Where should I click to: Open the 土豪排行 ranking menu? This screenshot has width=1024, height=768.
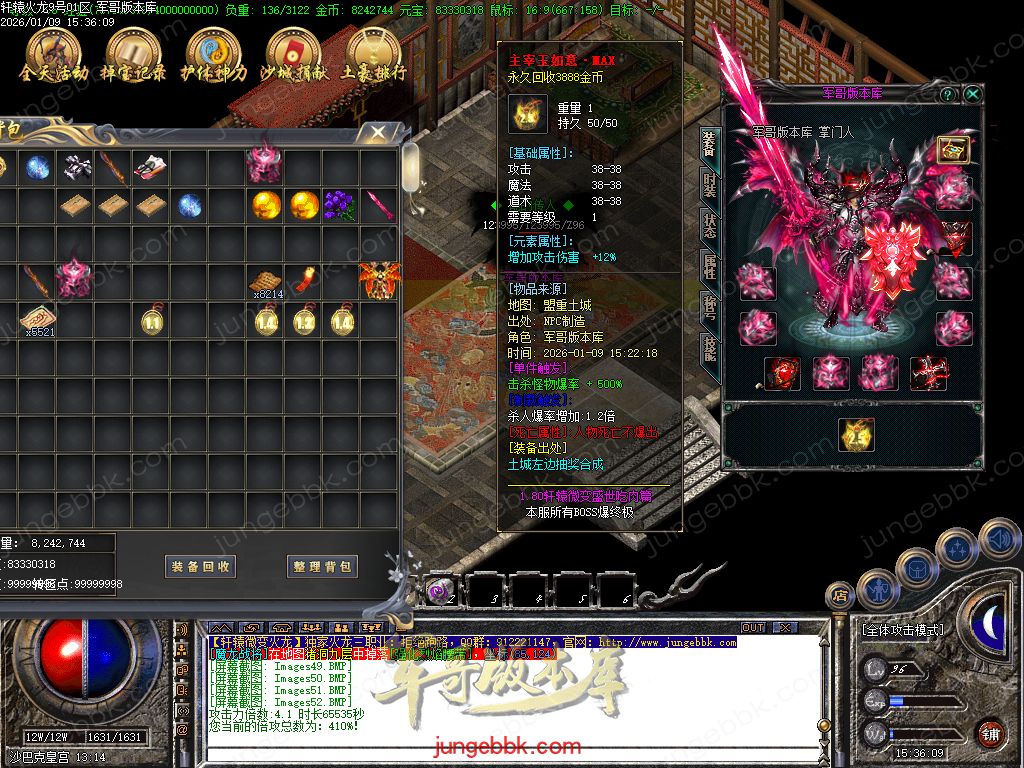pos(373,54)
